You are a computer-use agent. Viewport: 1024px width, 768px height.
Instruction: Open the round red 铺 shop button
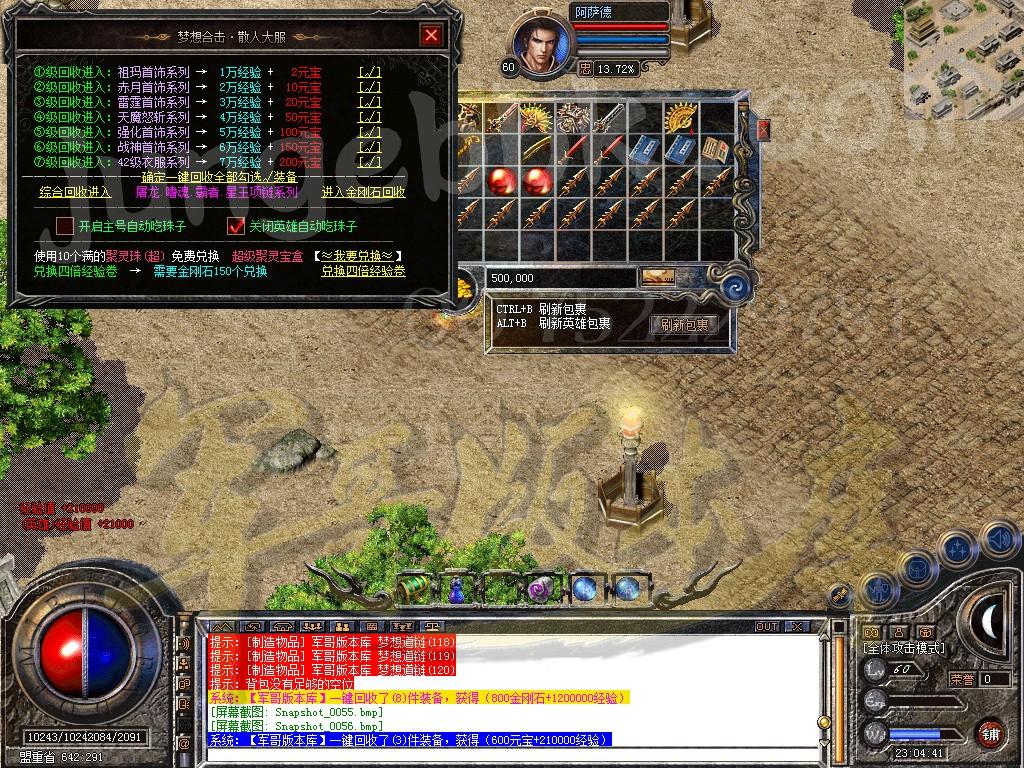pos(990,732)
